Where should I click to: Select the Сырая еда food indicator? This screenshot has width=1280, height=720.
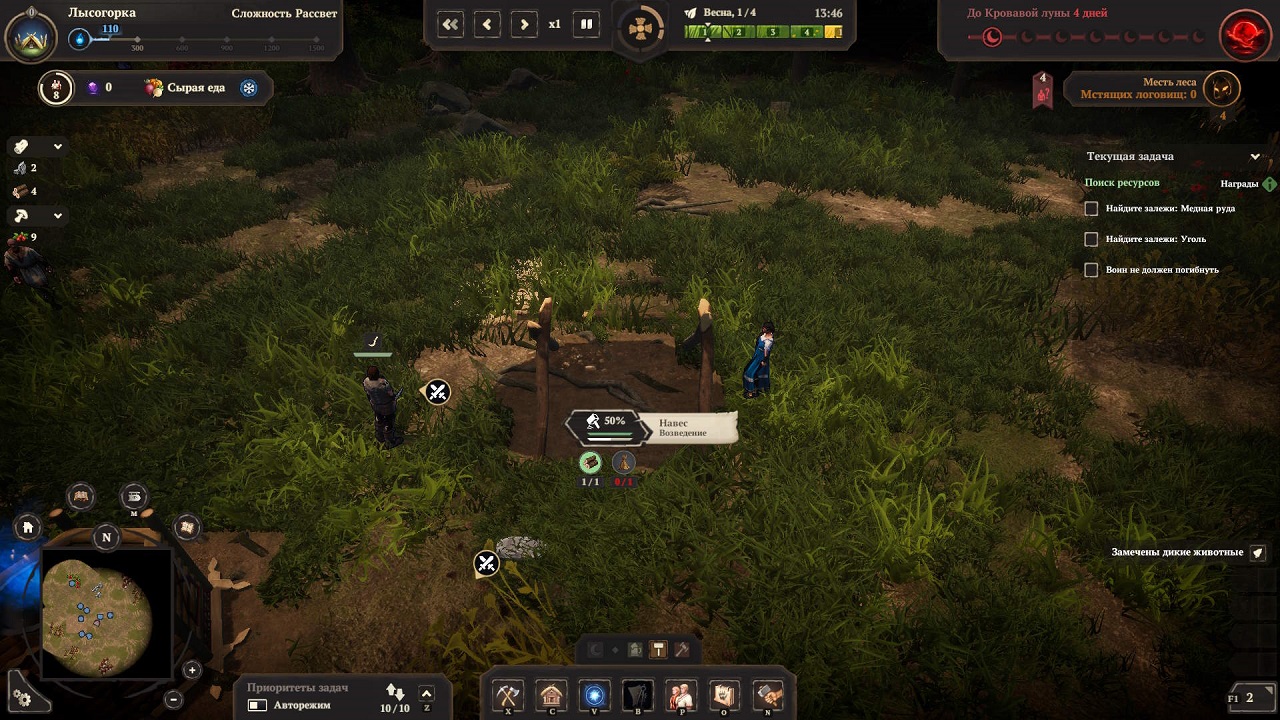(x=185, y=88)
